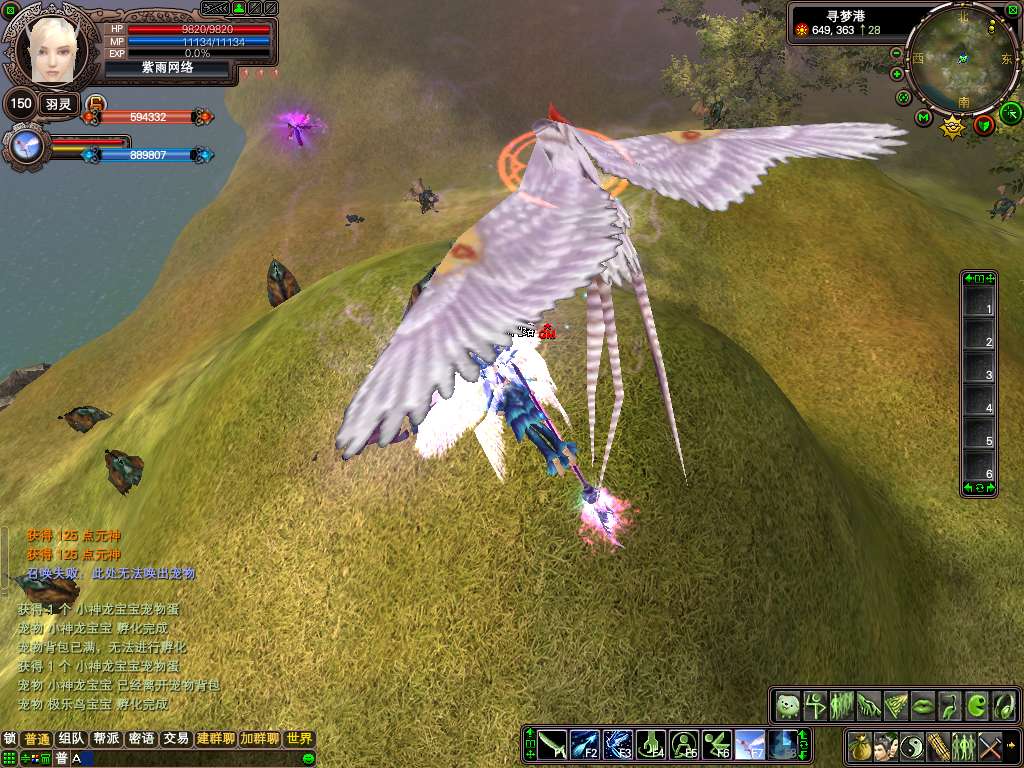Activate the F1 sword slash skill

point(553,745)
